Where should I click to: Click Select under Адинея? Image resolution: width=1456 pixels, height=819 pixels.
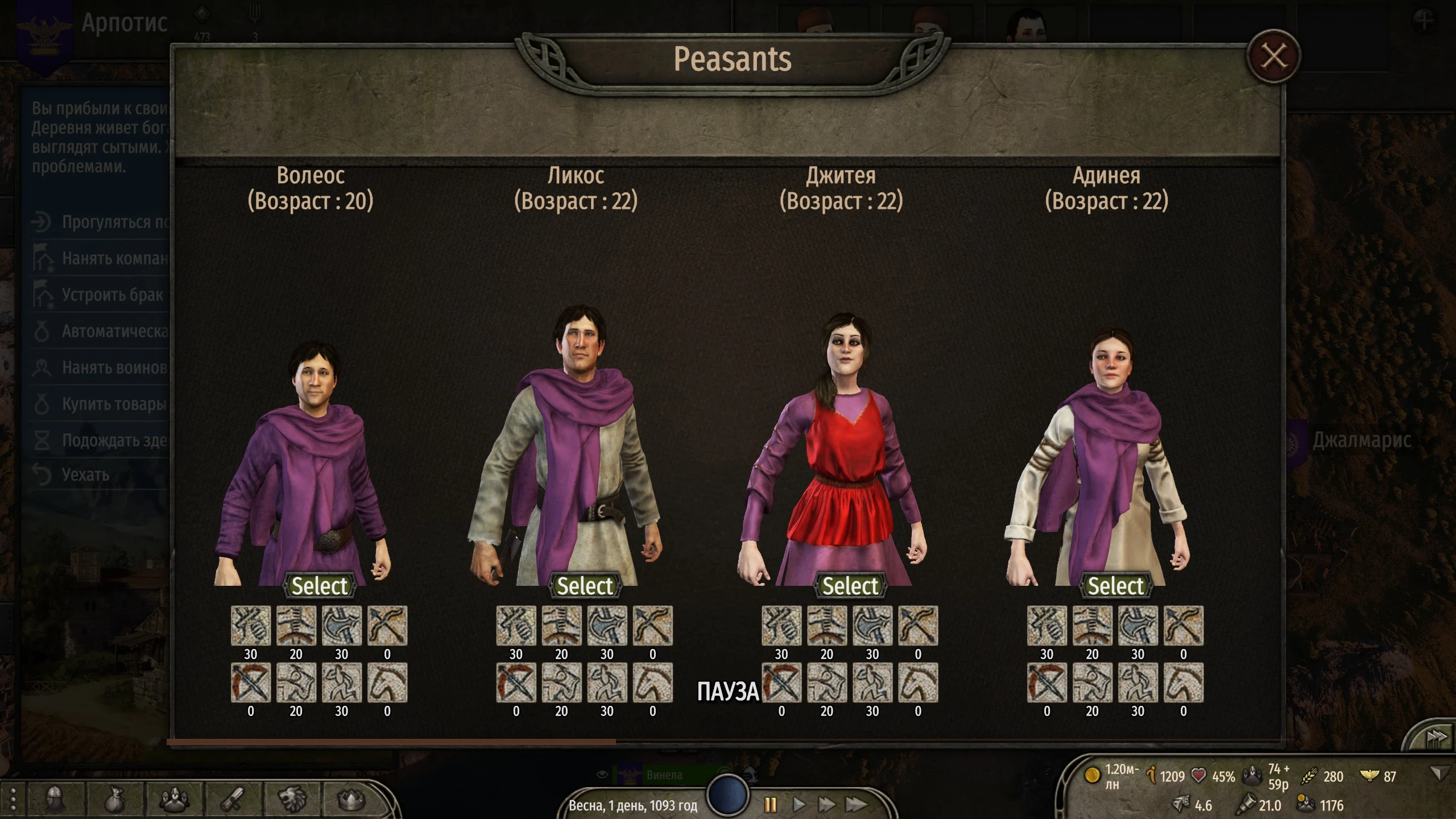(1116, 586)
